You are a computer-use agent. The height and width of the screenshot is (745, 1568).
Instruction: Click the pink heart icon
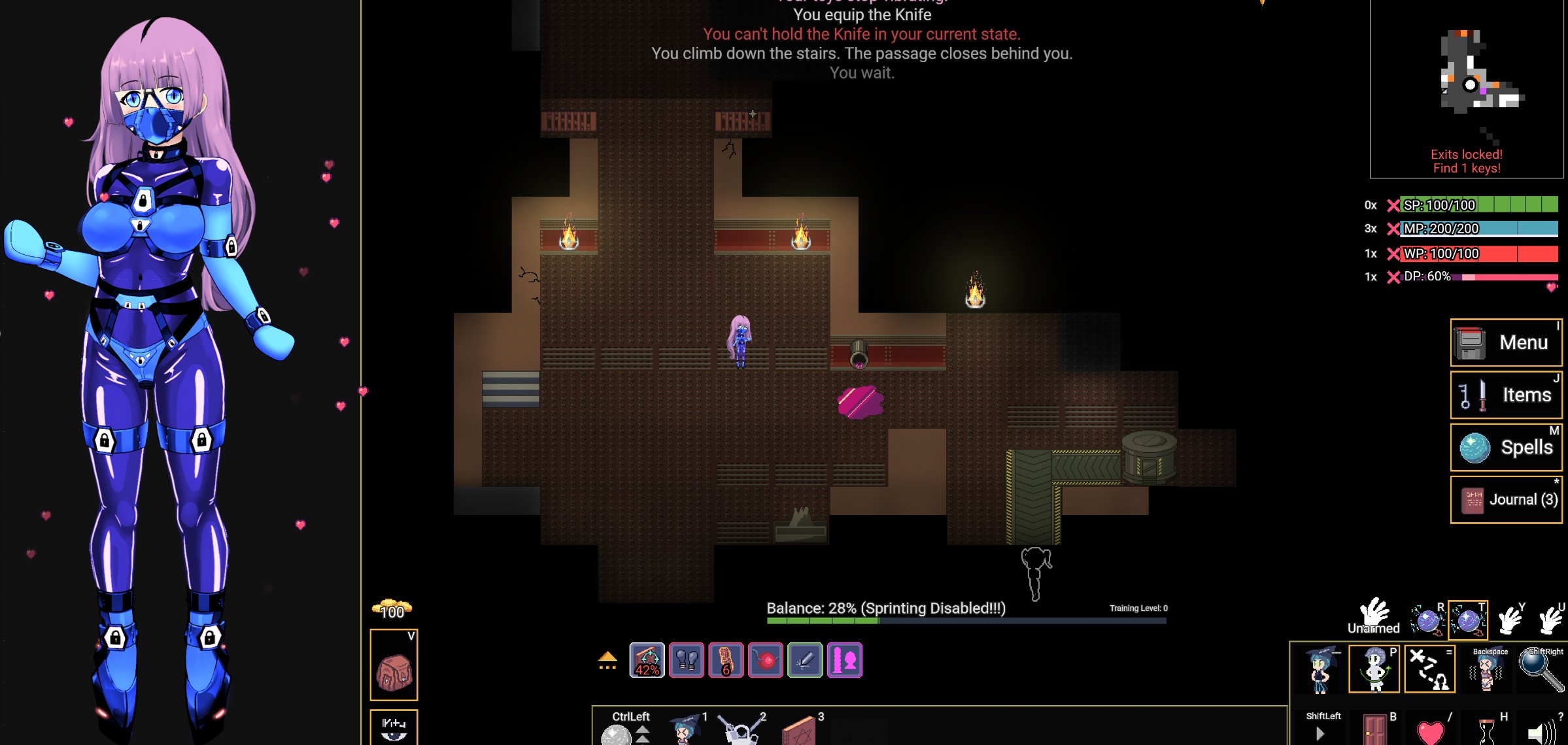coord(1430,731)
